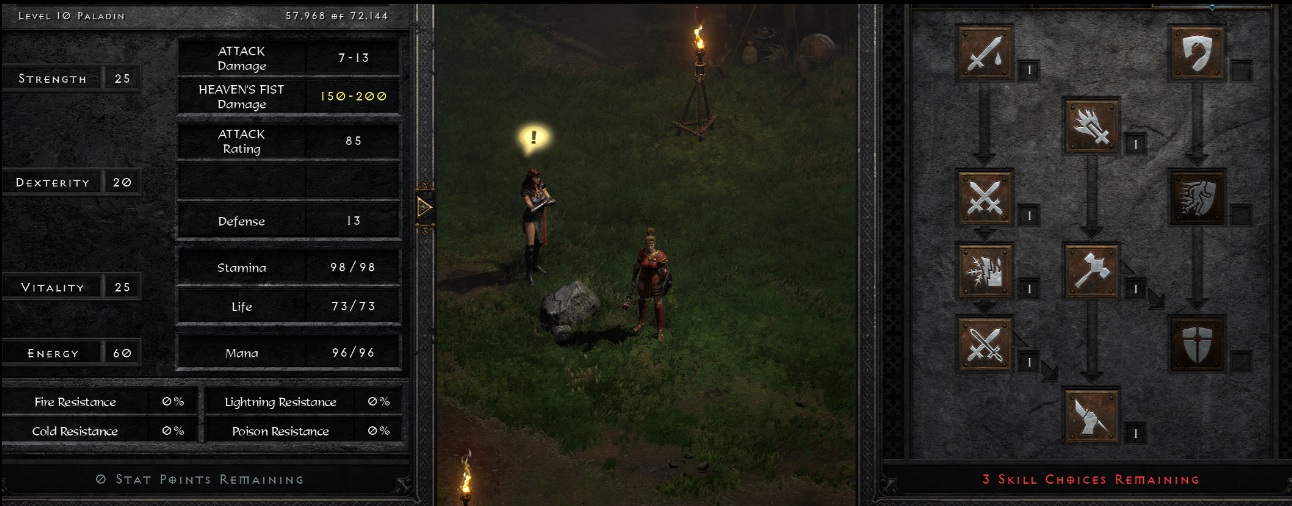This screenshot has width=1292, height=506.
Task: Put a point into Holy Bolt
Action: pos(1091,126)
